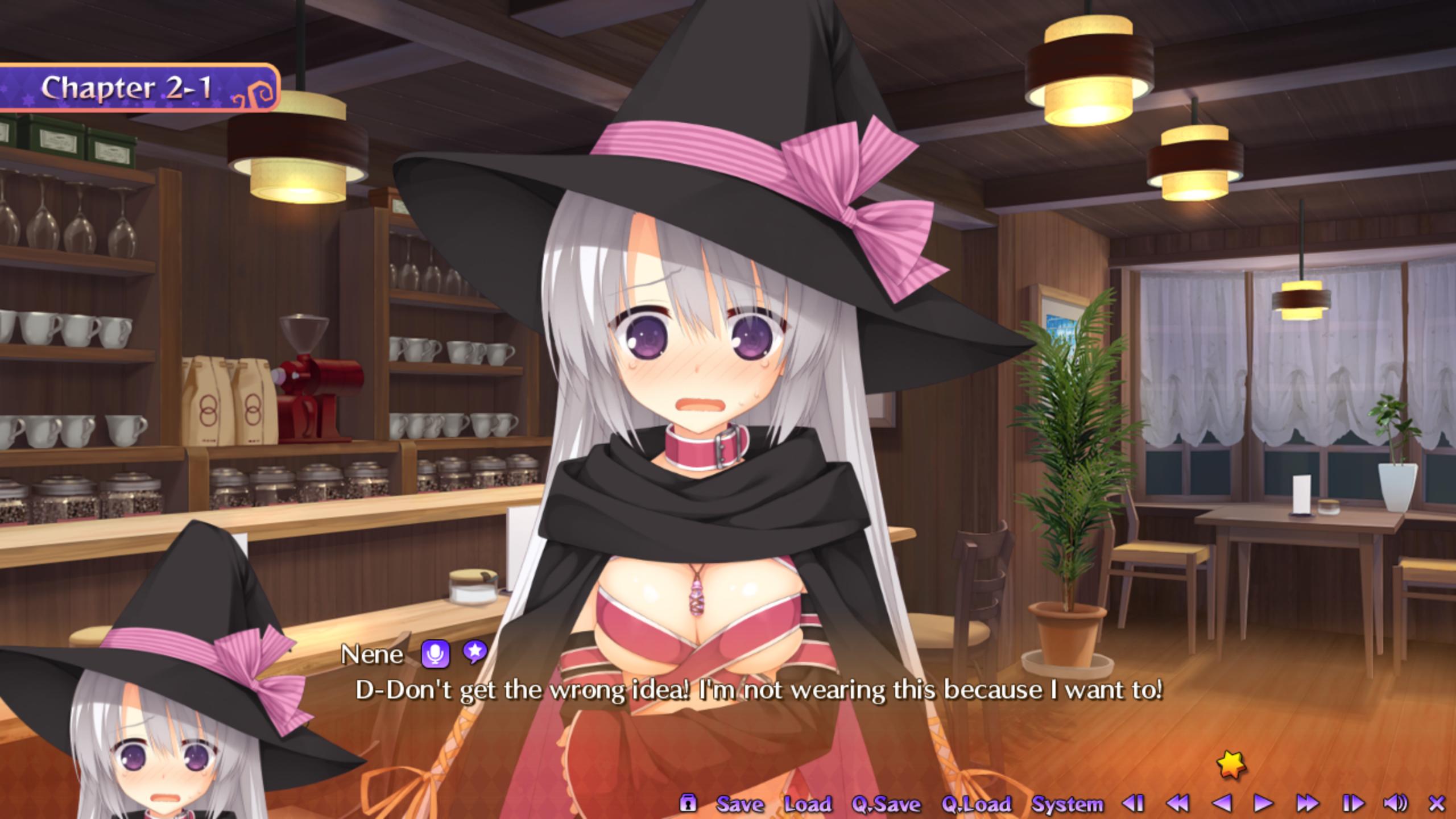Screen dimensions: 1456x819
Task: Start auto-play with the right arrow
Action: click(1263, 803)
